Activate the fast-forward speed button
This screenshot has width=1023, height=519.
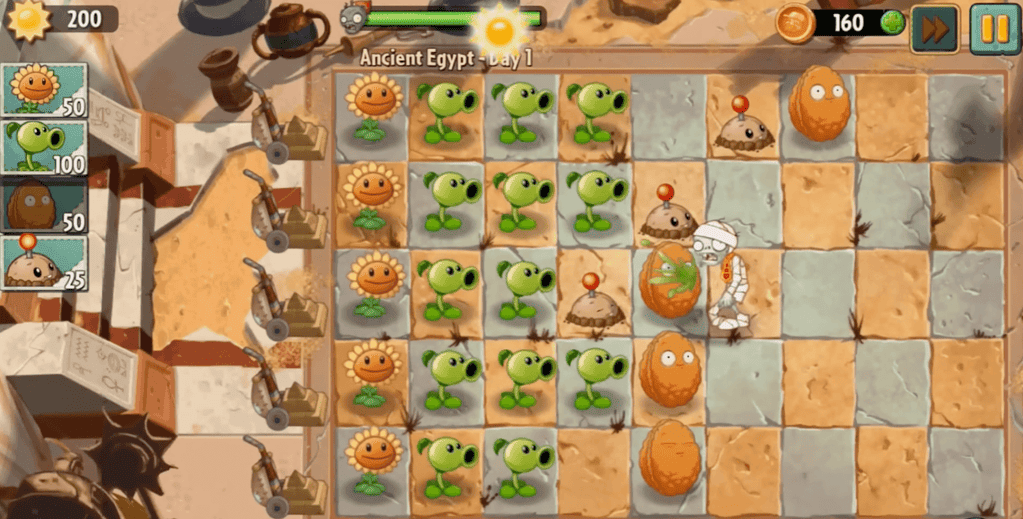(x=934, y=29)
